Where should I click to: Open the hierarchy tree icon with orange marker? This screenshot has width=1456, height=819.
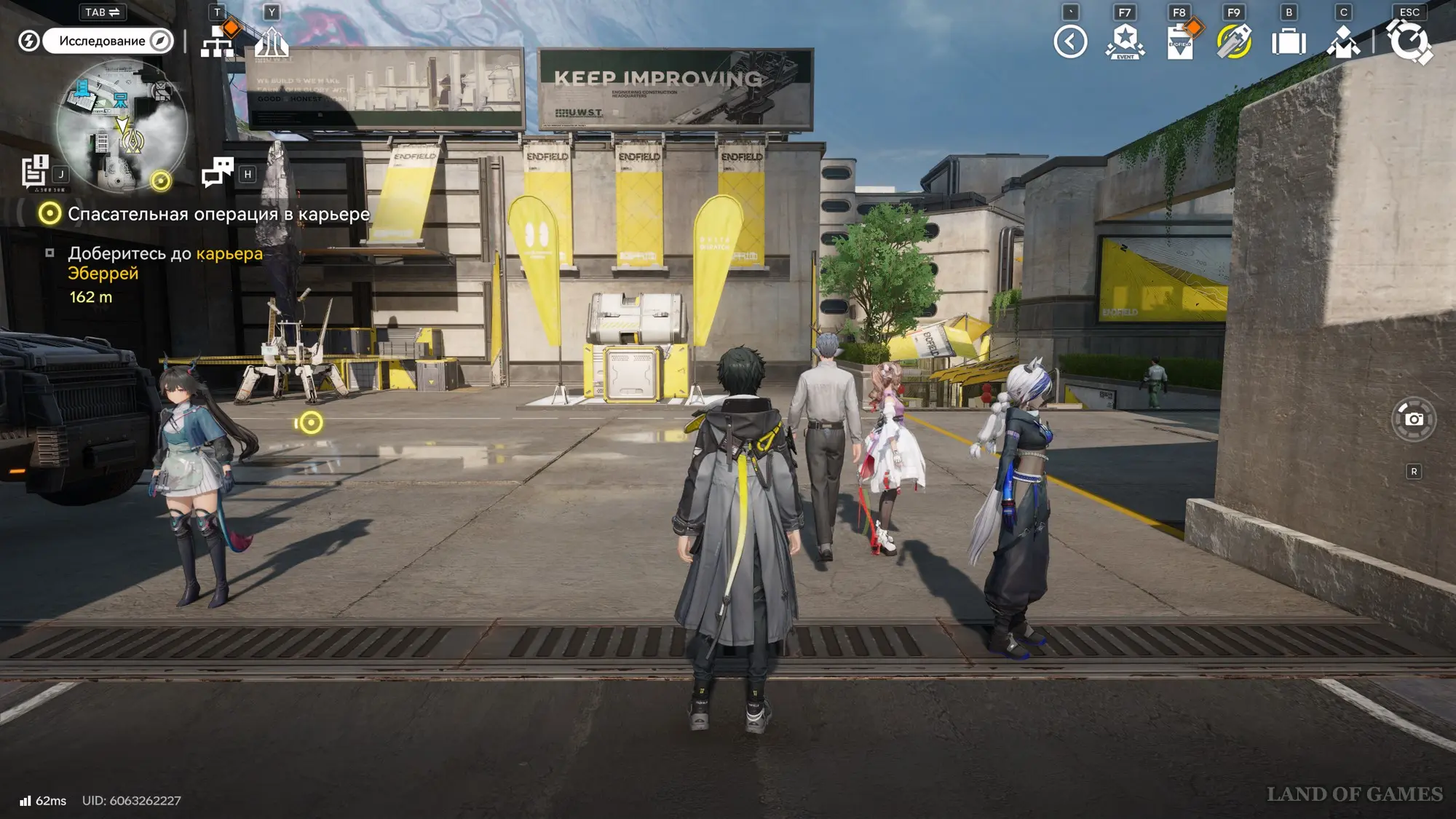point(218,41)
